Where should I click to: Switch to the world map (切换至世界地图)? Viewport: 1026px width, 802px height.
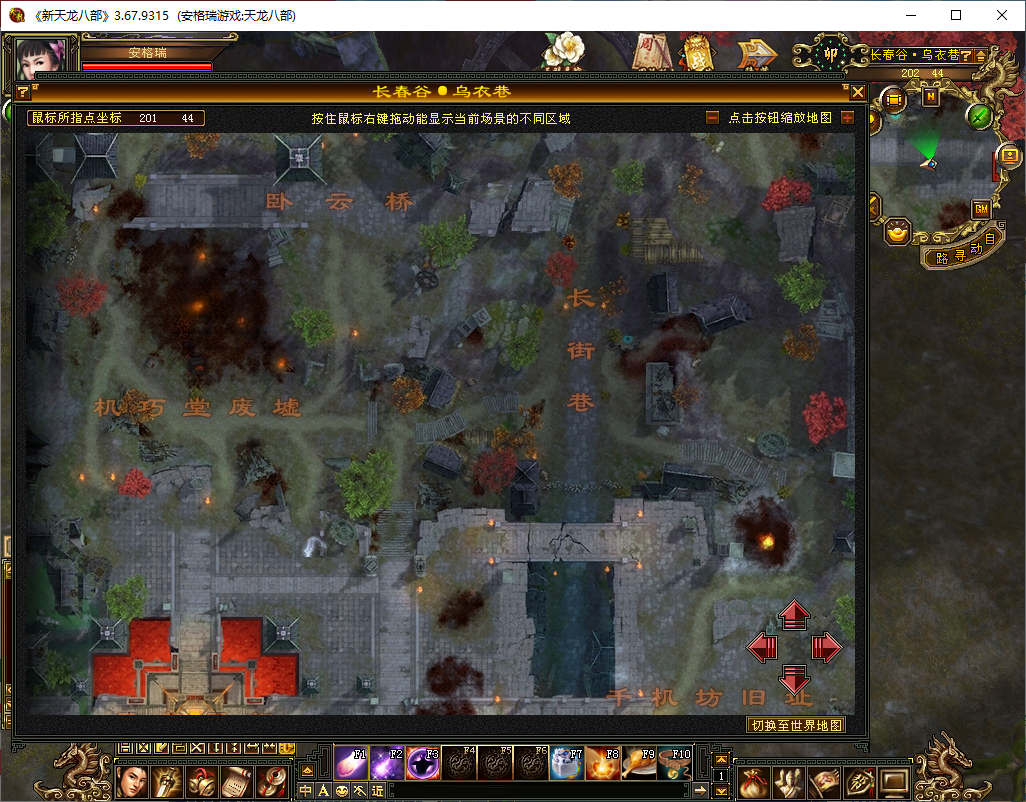coord(797,725)
